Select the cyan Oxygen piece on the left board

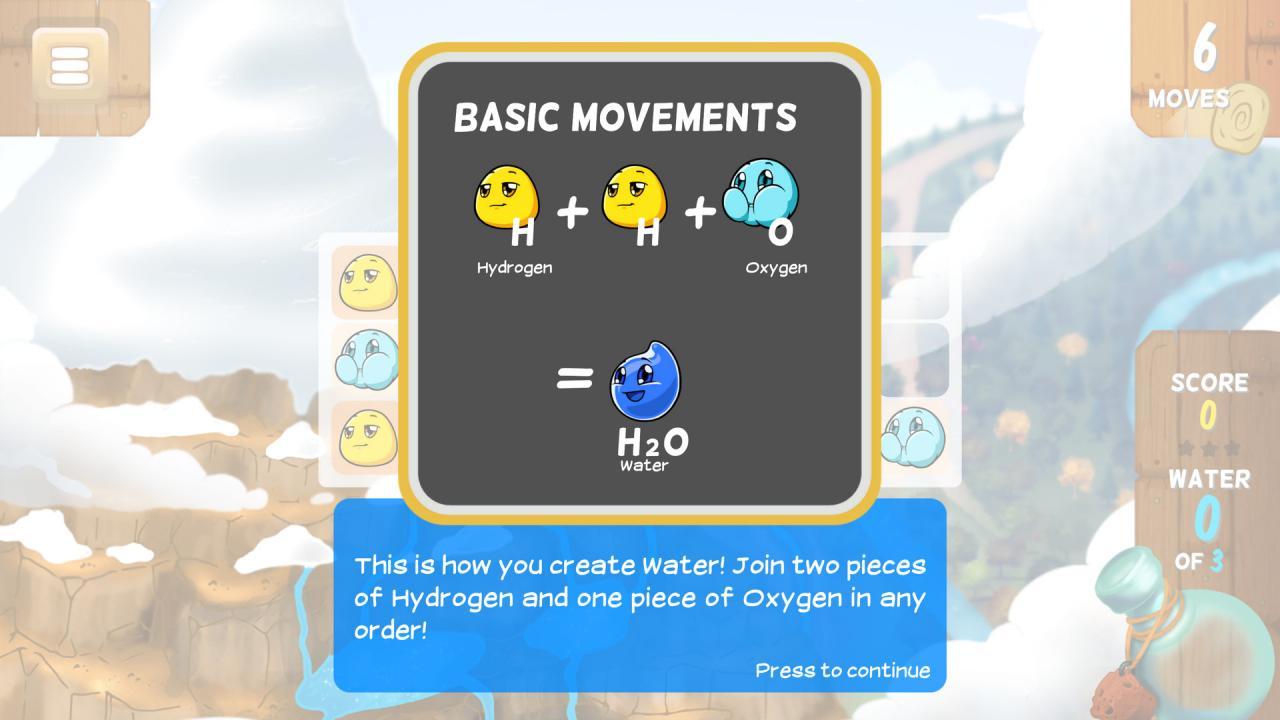coord(366,360)
